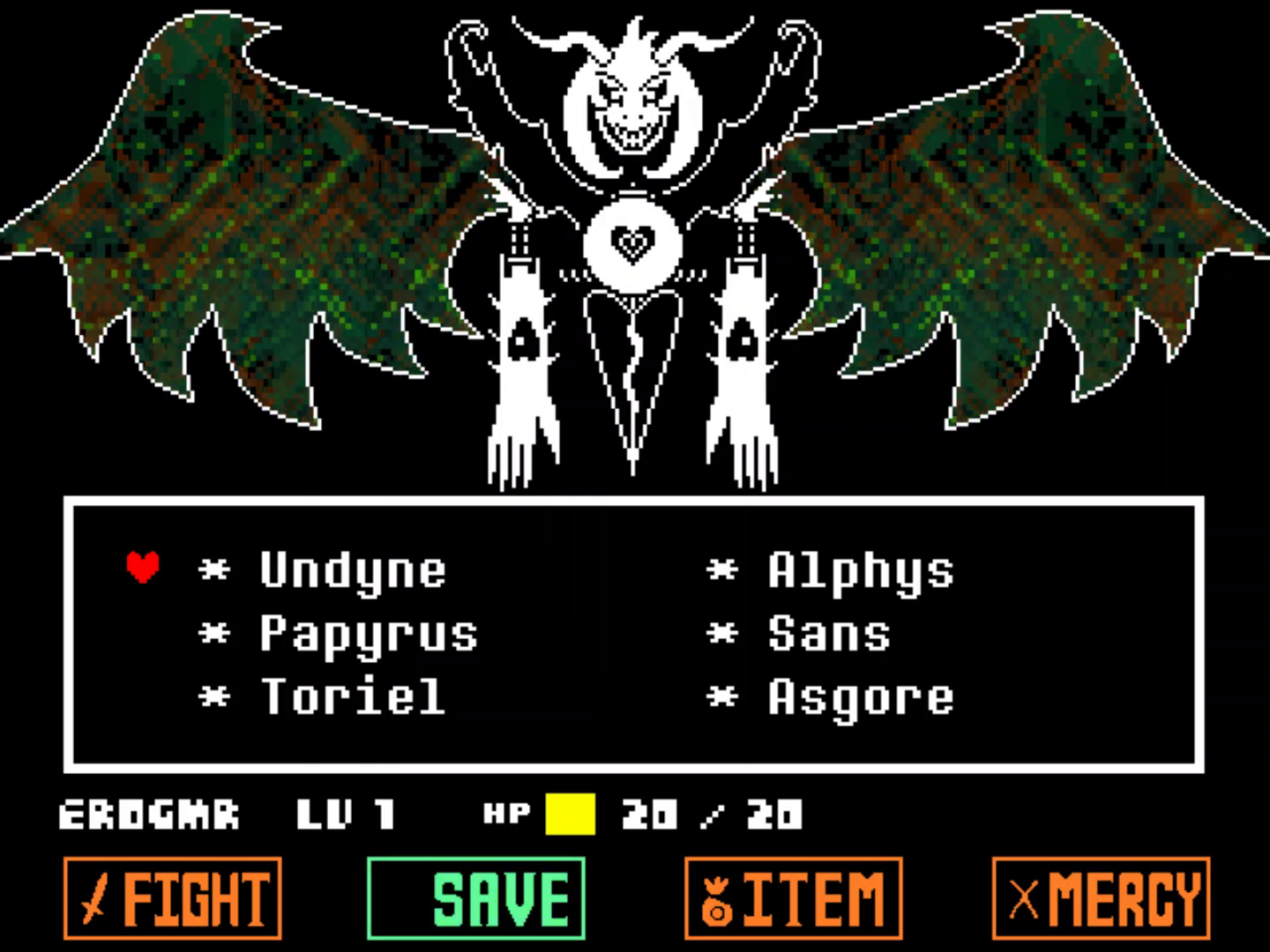Screen dimensions: 1270x952
Task: Select Sans from the right column
Action: pyautogui.click(x=829, y=633)
